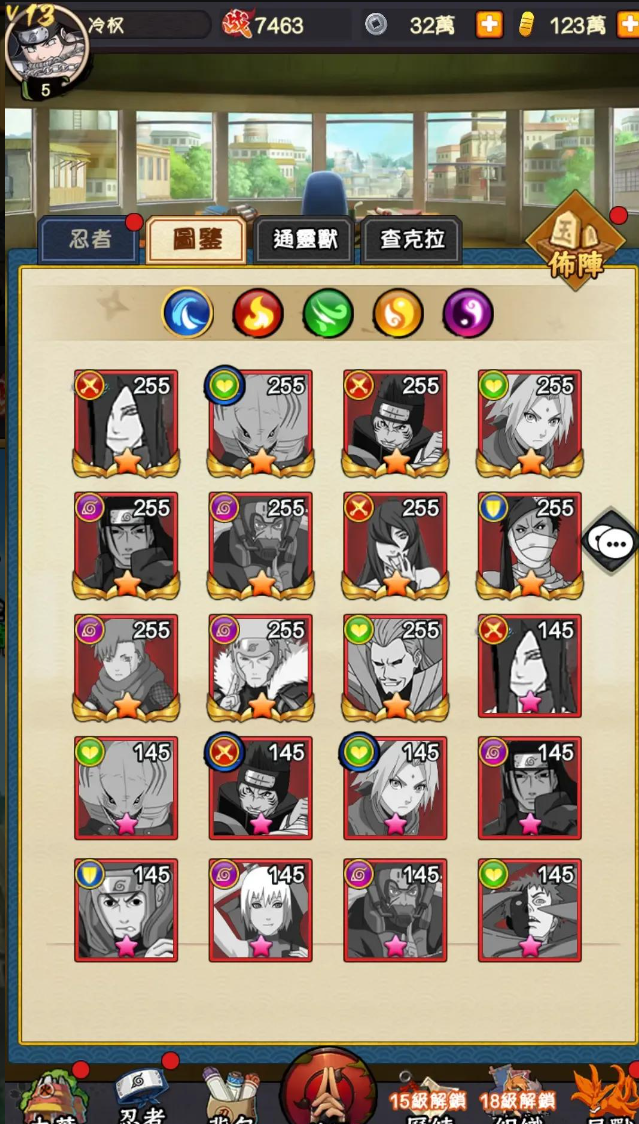Select the purple yin-yang element filter

click(x=468, y=314)
